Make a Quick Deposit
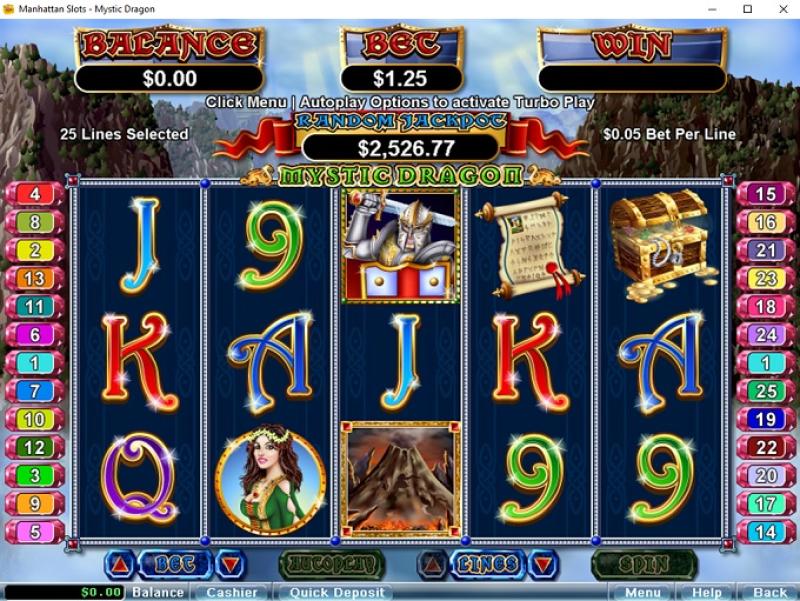 [337, 592]
